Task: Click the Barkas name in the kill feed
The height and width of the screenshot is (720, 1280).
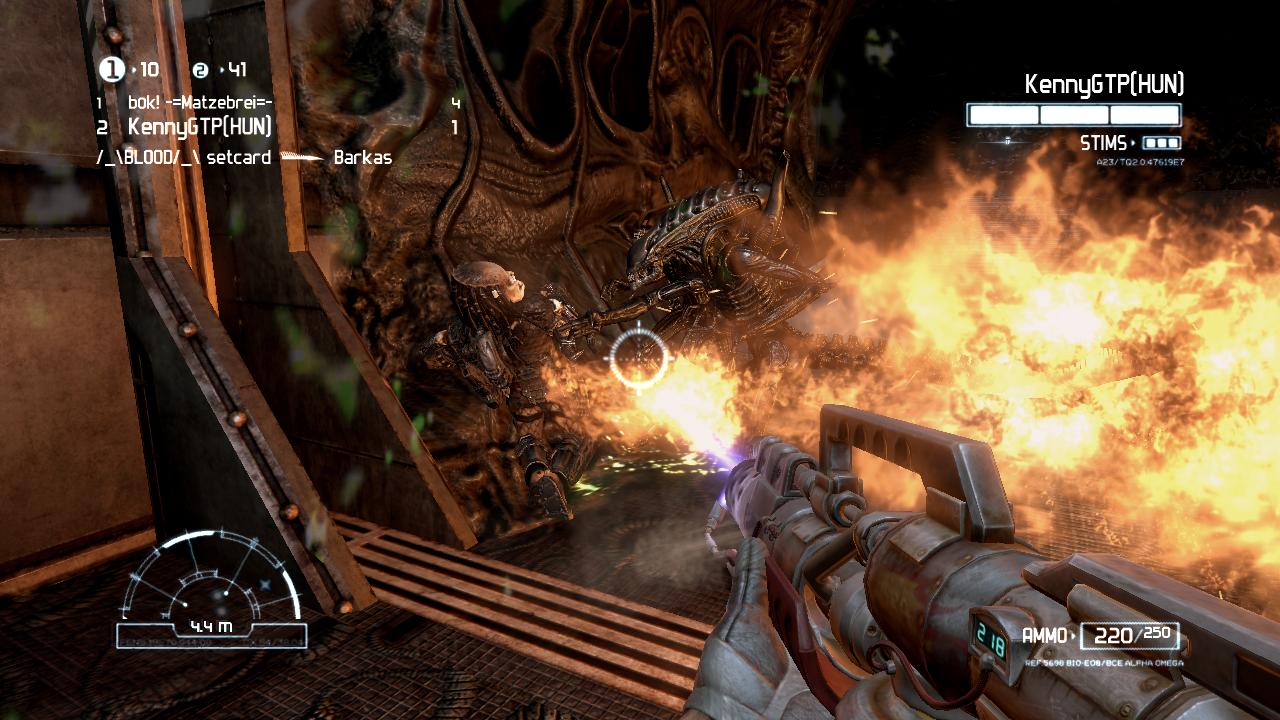Action: tap(363, 157)
